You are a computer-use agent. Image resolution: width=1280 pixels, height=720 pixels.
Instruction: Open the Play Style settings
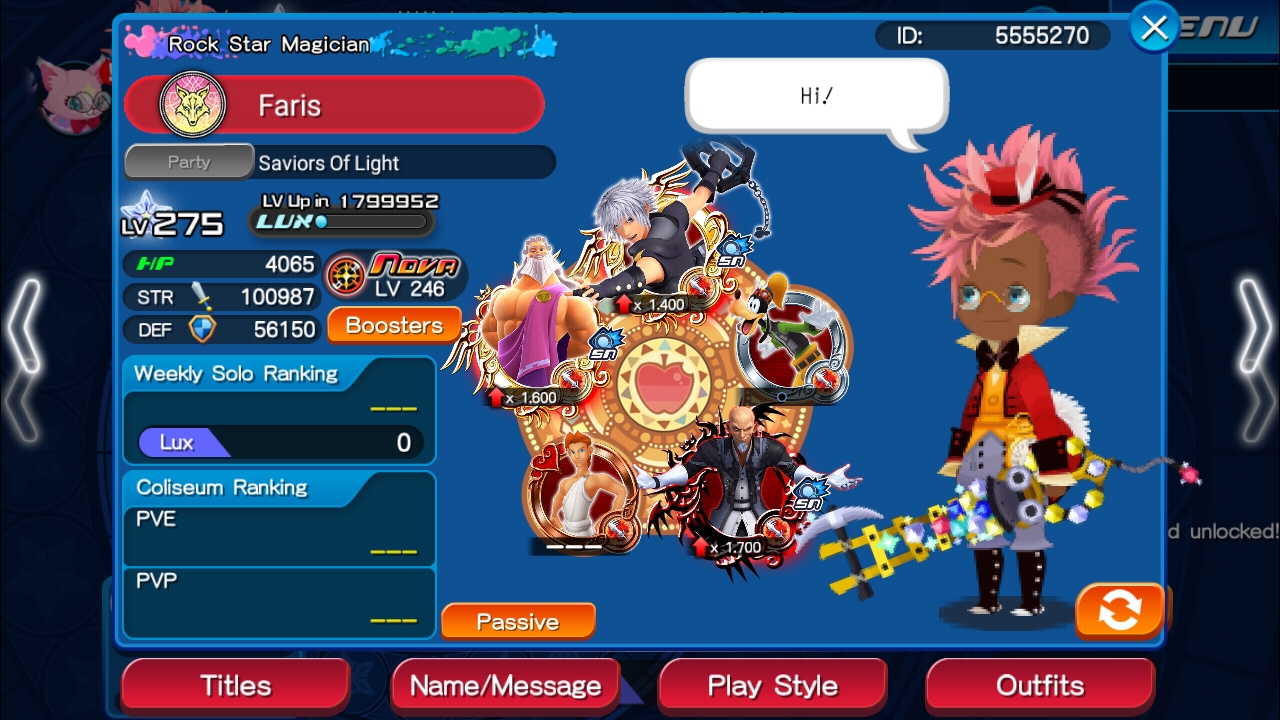pos(772,686)
